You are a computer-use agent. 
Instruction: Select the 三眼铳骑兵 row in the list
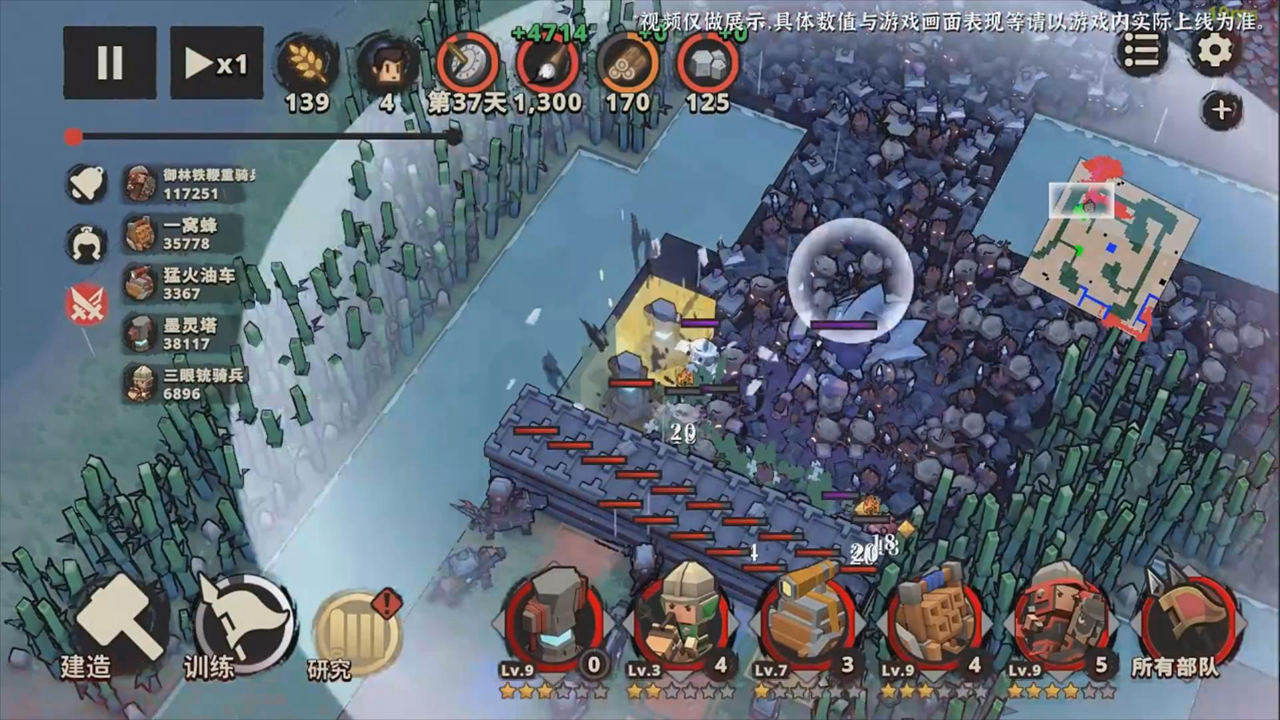(185, 384)
